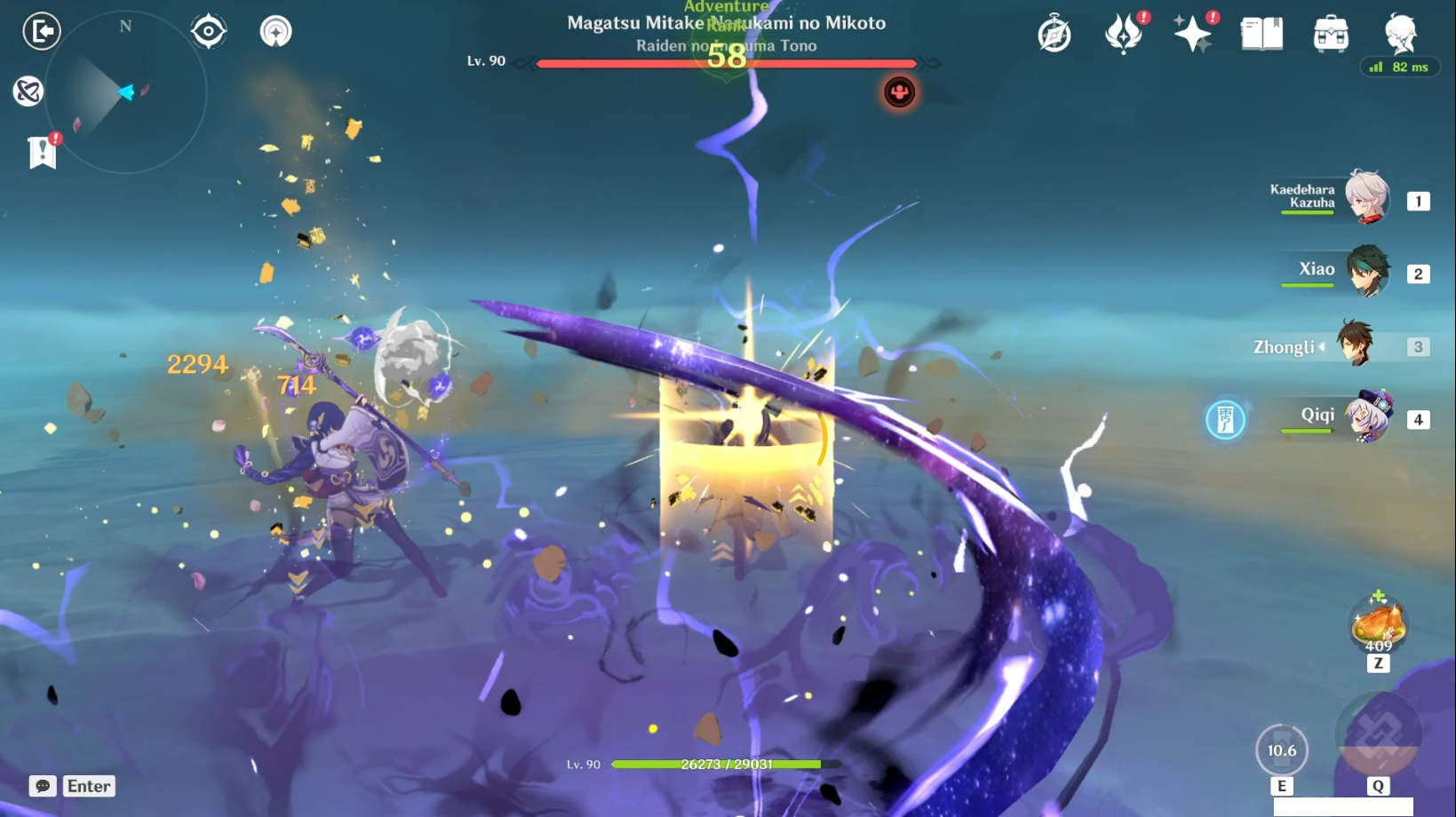Open the Adventurer Handbook book icon

click(1260, 32)
